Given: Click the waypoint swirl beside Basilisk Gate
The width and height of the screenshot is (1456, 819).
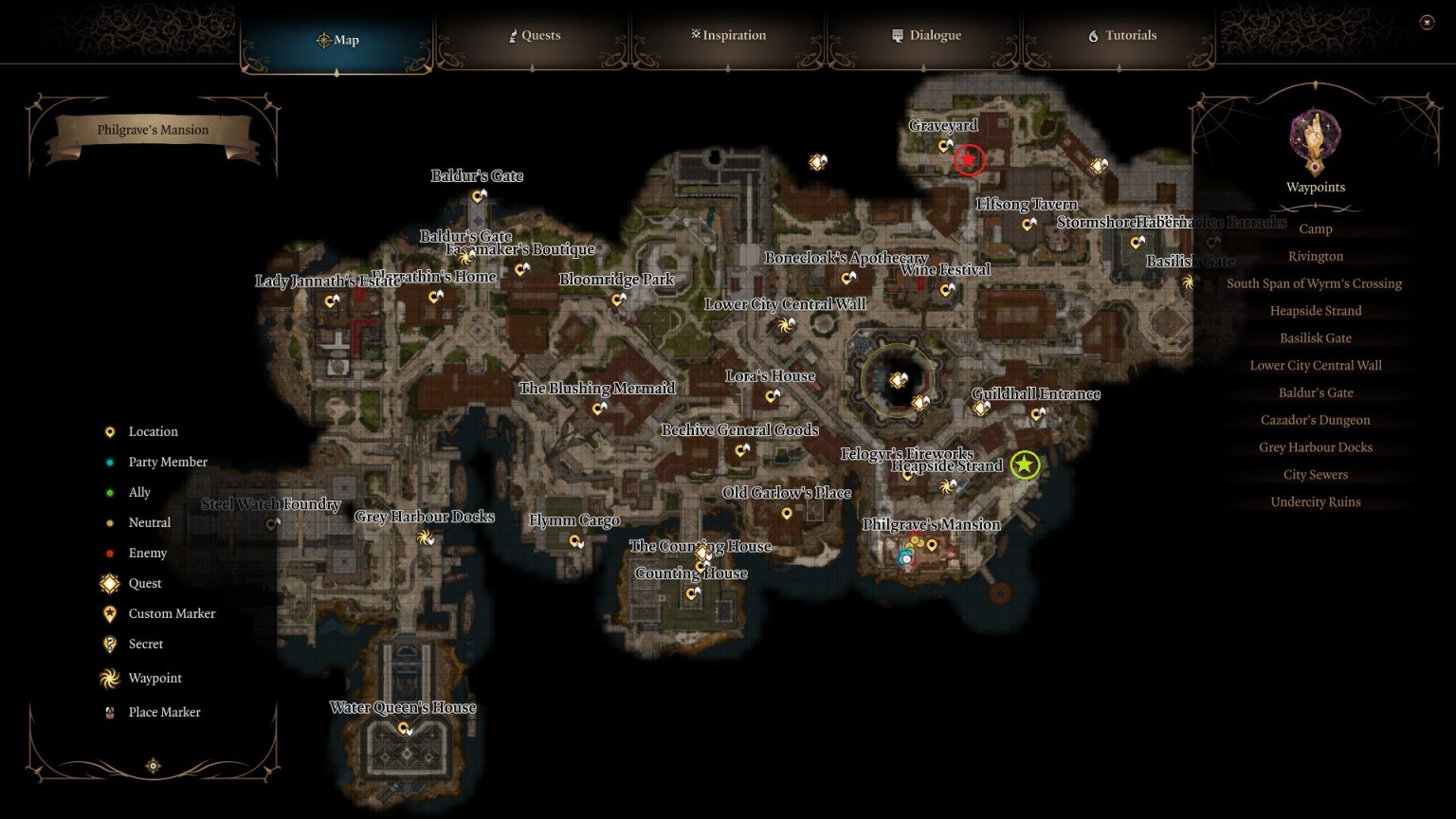Looking at the screenshot, I should [x=1187, y=282].
